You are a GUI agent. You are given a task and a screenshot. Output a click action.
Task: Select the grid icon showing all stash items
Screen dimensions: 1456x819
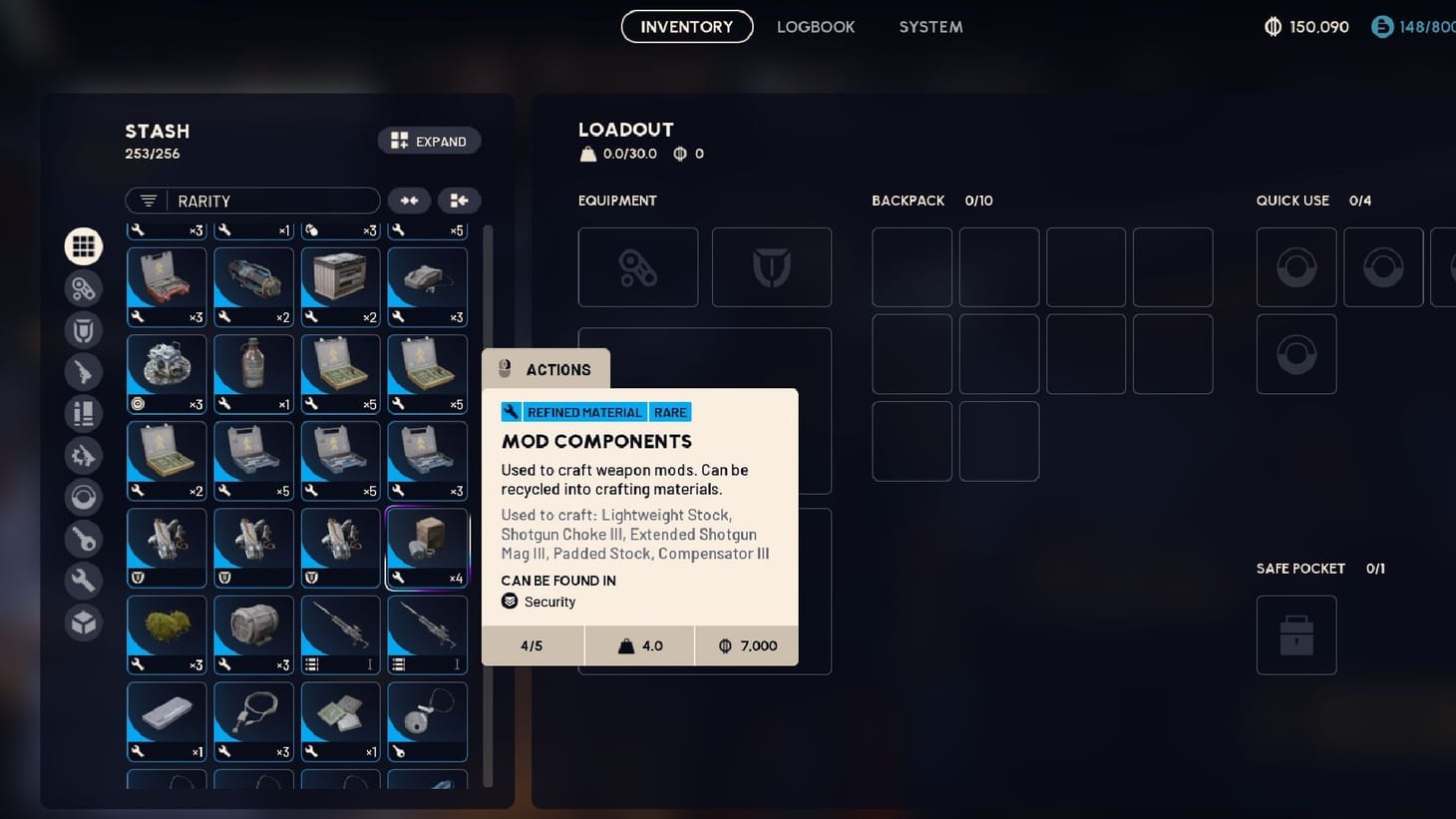point(84,245)
